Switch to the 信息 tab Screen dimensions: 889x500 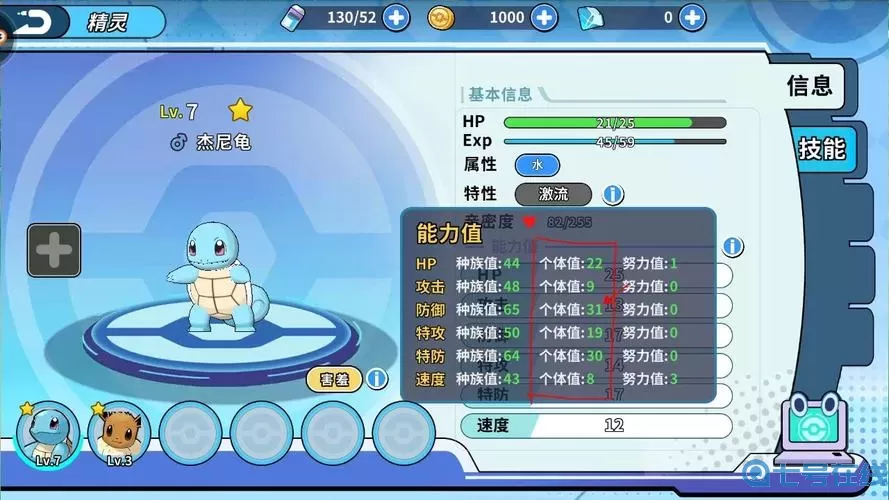[809, 86]
